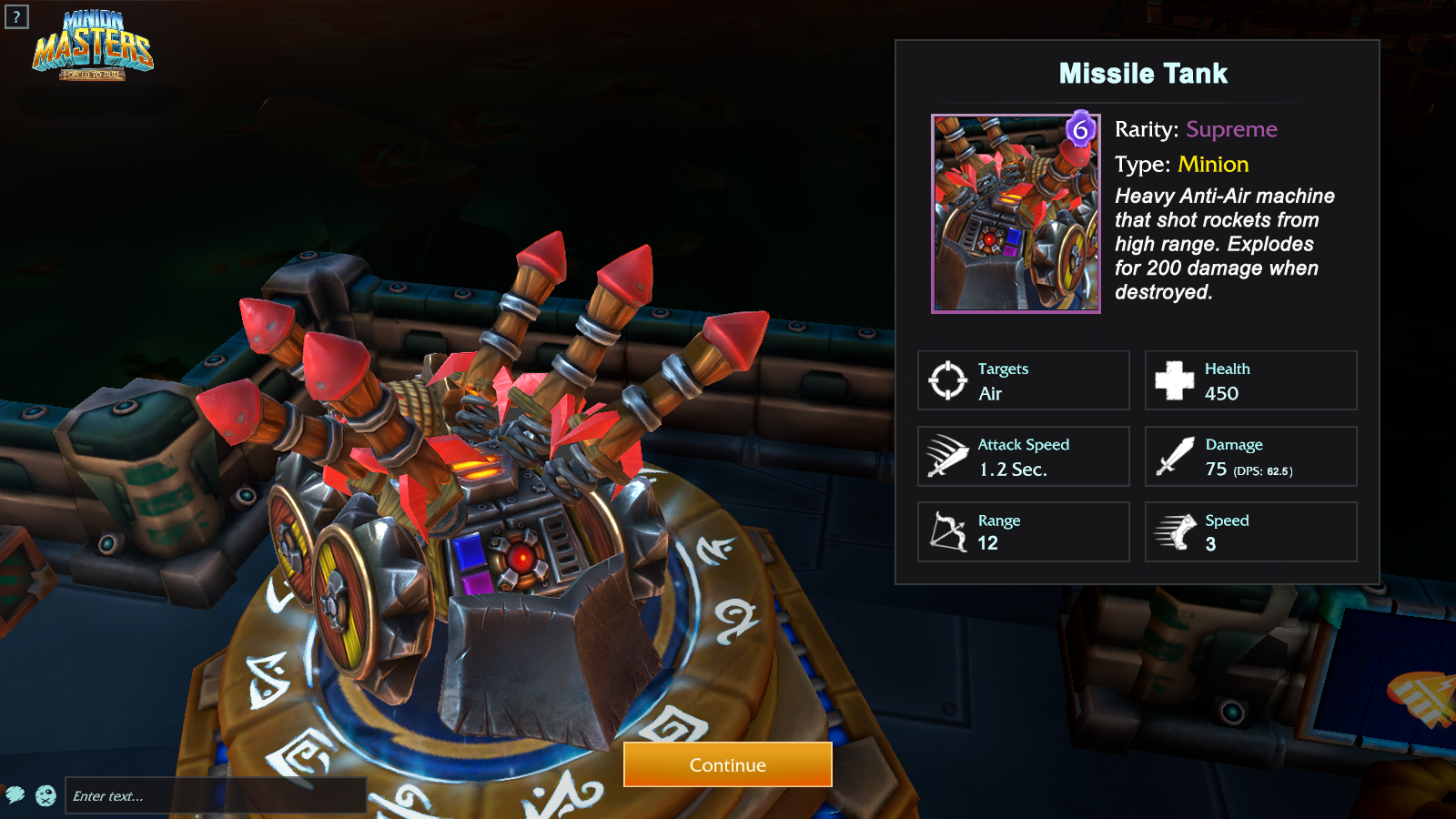Click the Supreme rarity label
The width and height of the screenshot is (1456, 819).
click(x=1230, y=130)
